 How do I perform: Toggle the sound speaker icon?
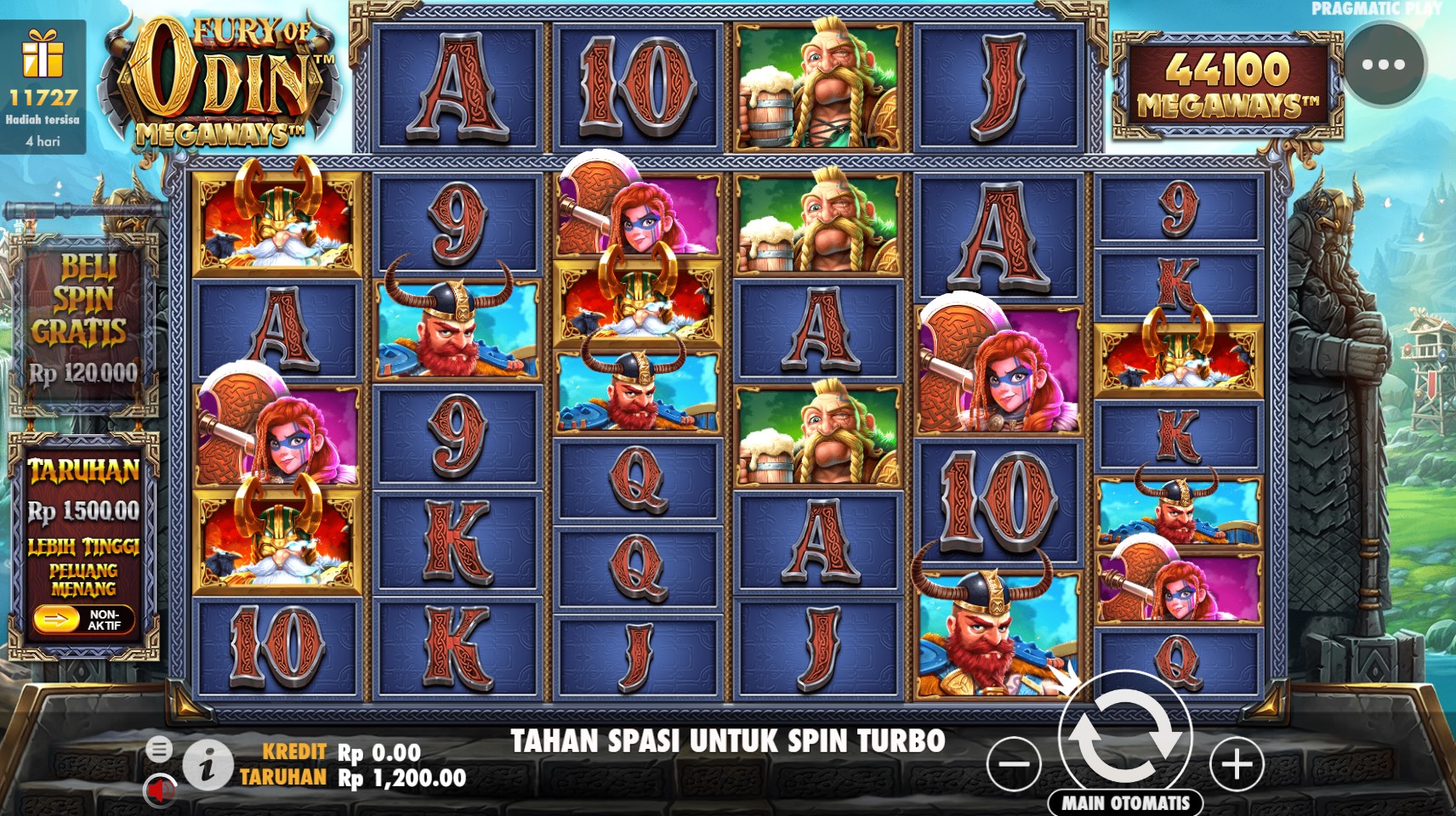pyautogui.click(x=158, y=790)
